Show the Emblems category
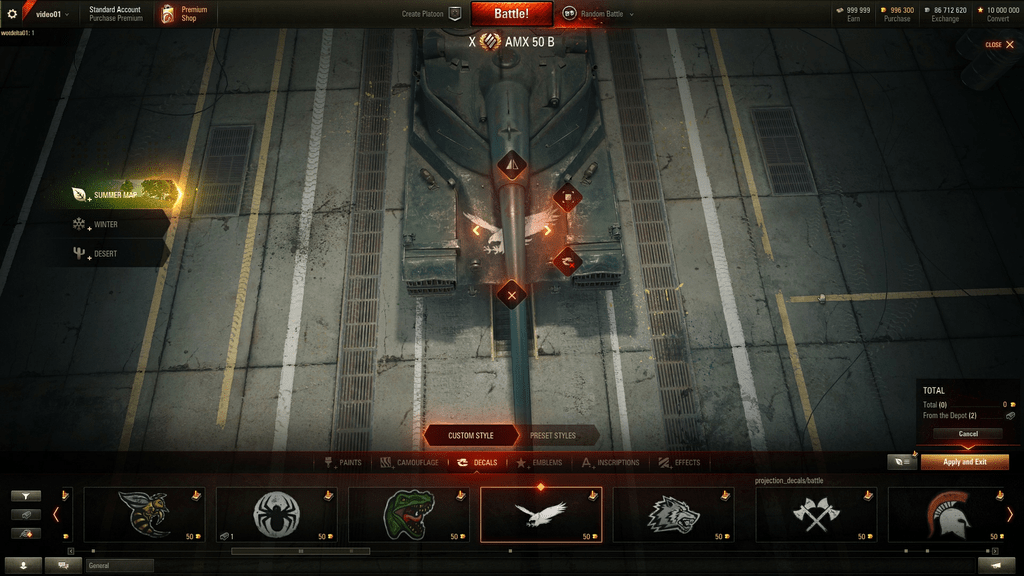Screen dimensions: 1024x576 point(541,463)
